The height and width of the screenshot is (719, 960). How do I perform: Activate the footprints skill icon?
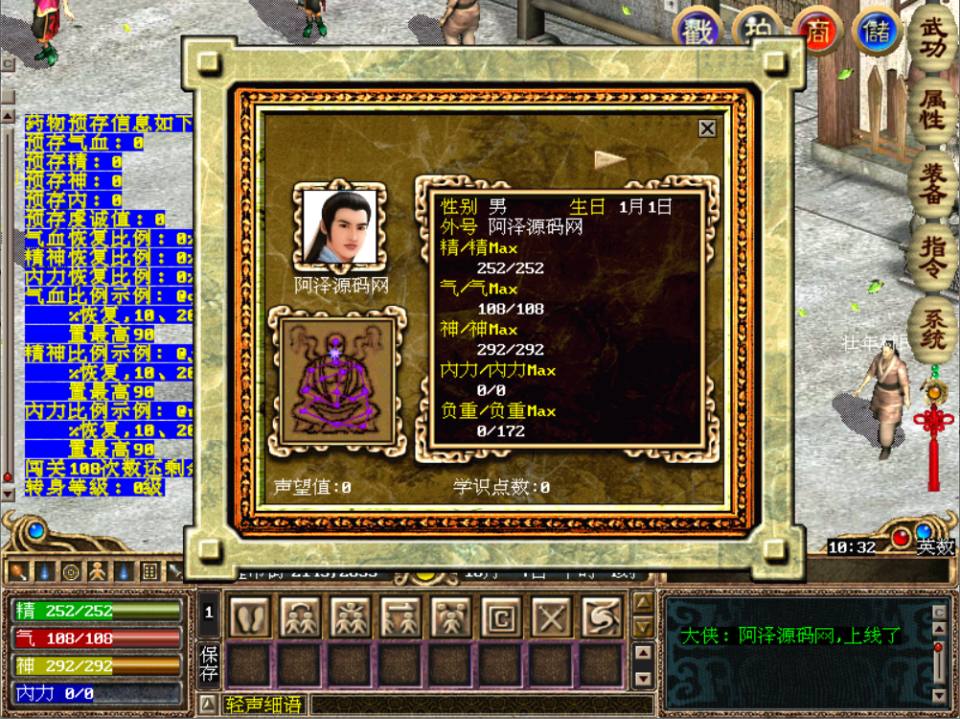[250, 618]
